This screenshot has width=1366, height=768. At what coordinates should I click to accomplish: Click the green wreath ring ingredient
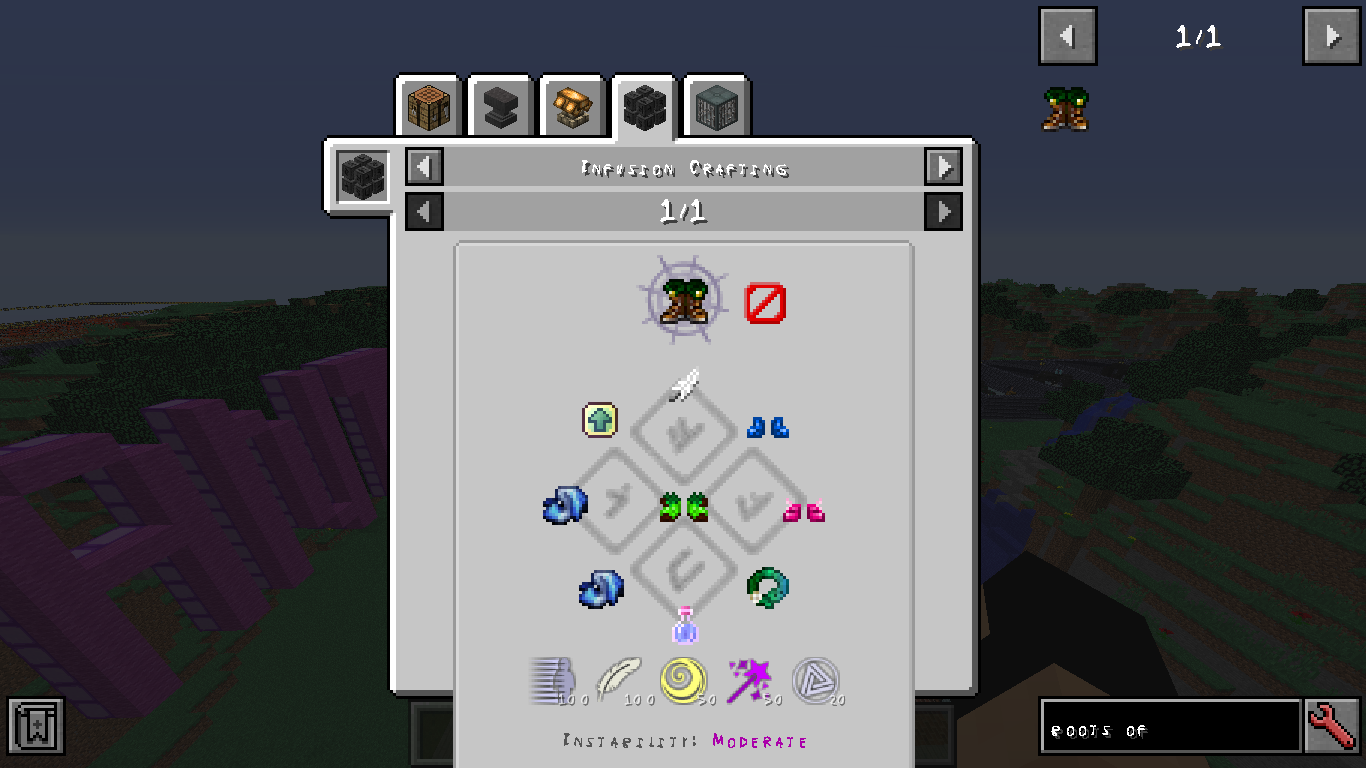point(766,588)
